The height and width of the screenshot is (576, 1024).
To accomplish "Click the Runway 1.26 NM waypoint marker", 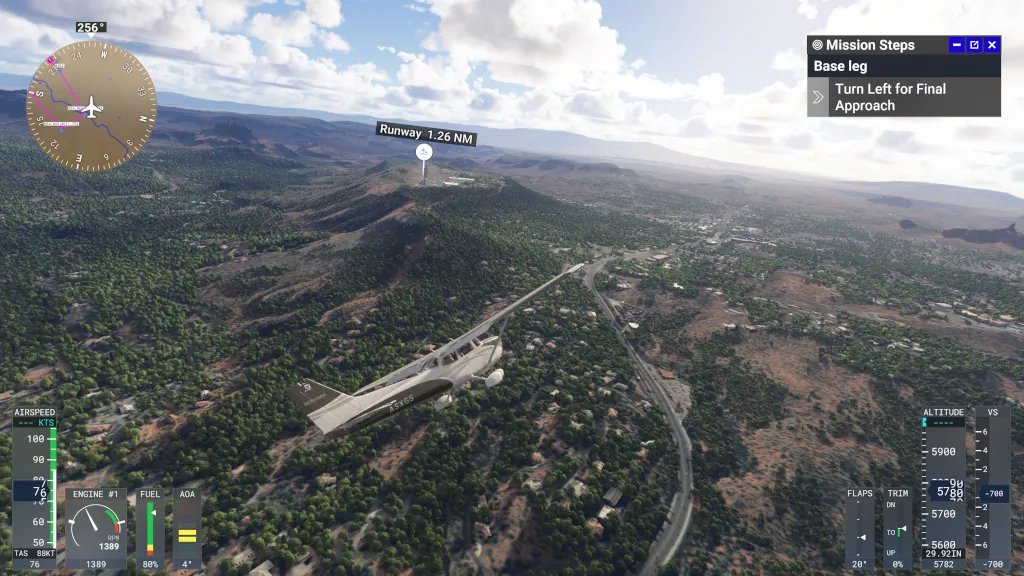I will coord(424,151).
